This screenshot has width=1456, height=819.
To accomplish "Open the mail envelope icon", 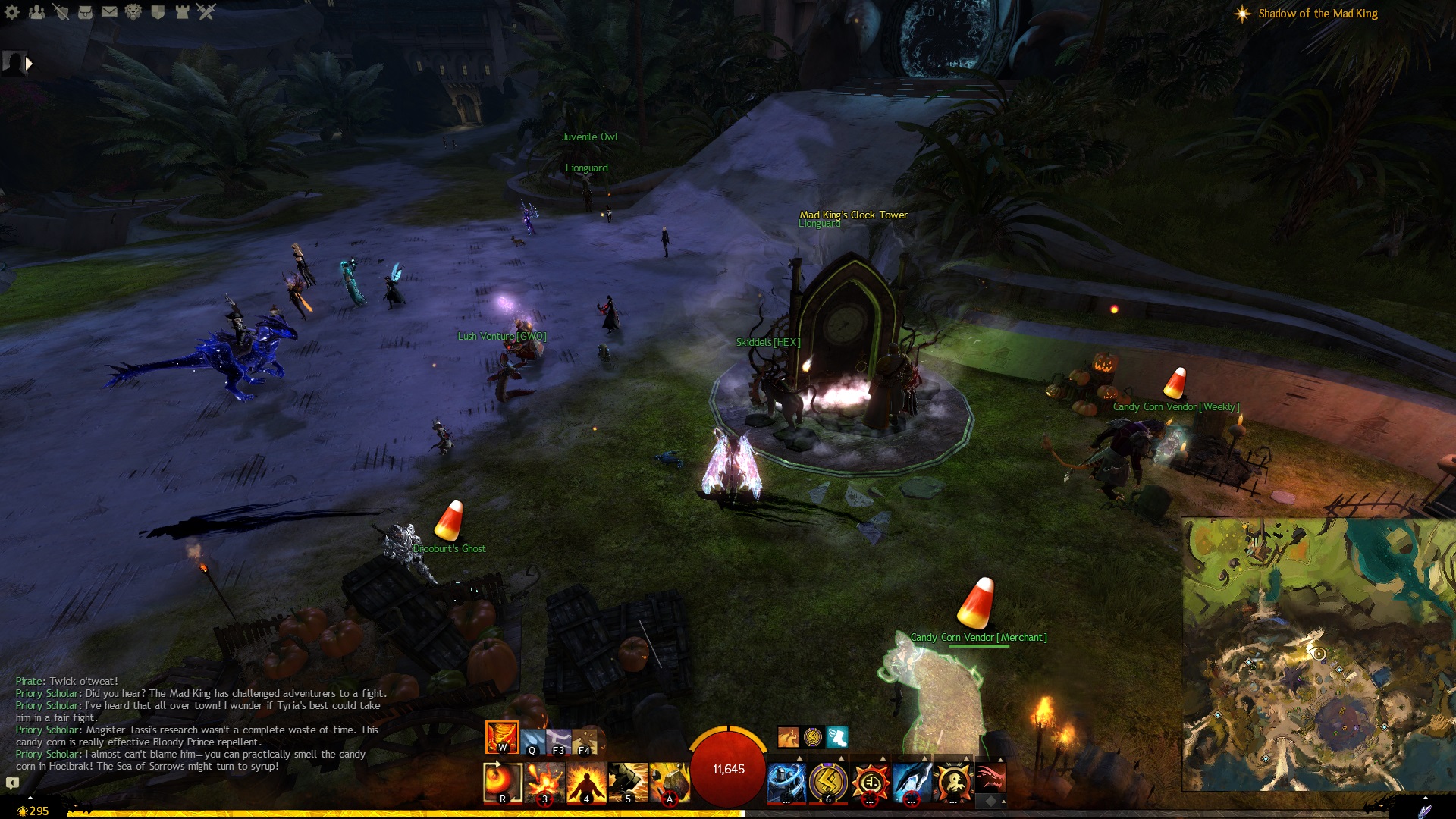I will tap(109, 12).
